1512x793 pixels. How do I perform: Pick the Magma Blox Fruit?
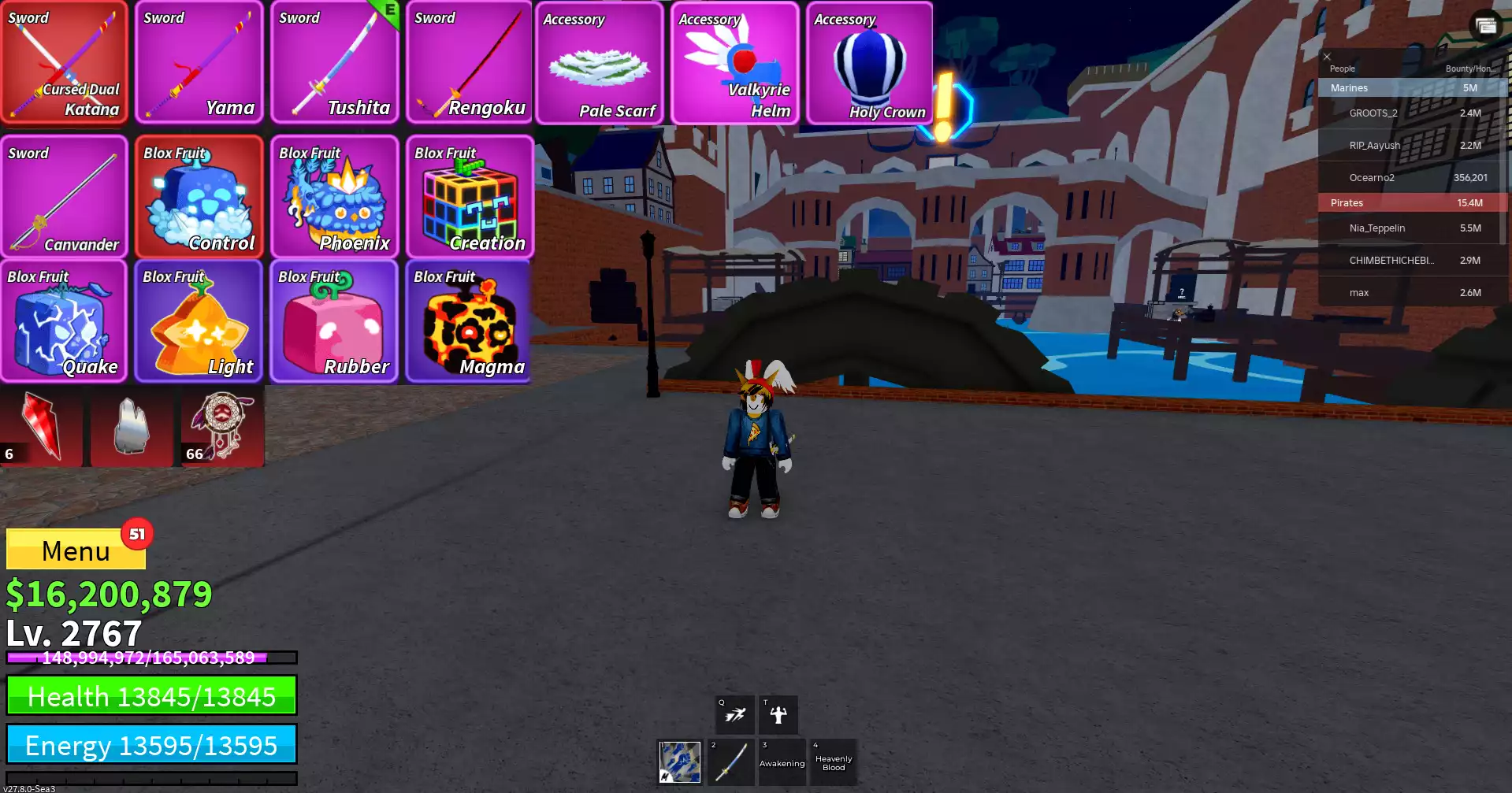[470, 321]
